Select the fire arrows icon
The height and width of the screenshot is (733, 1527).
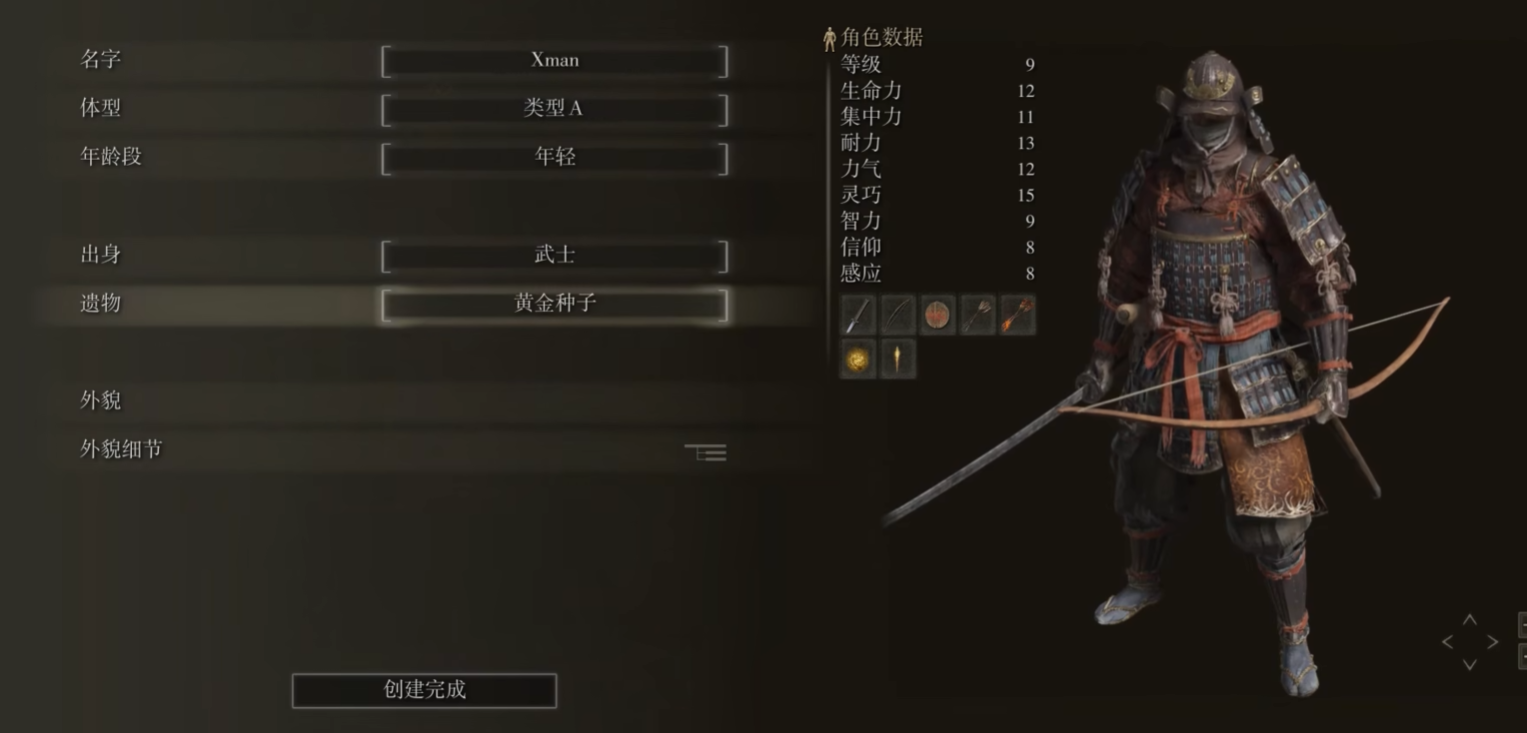coord(1017,313)
